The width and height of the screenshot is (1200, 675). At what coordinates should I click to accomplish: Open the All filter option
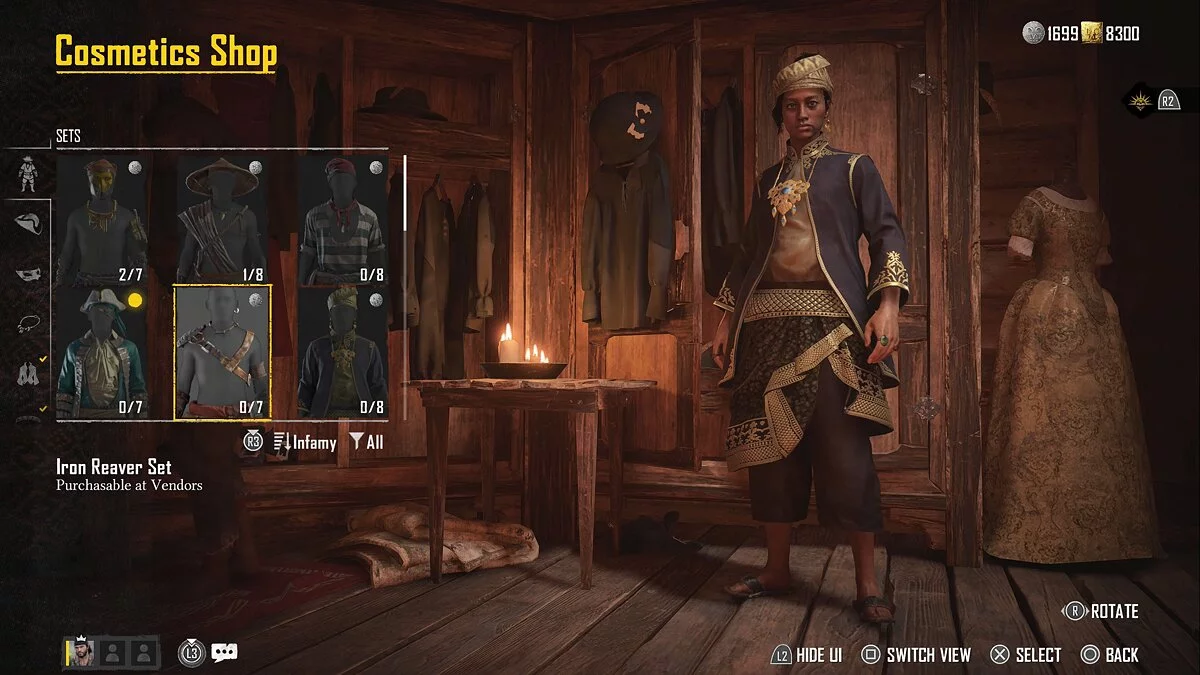pyautogui.click(x=366, y=442)
